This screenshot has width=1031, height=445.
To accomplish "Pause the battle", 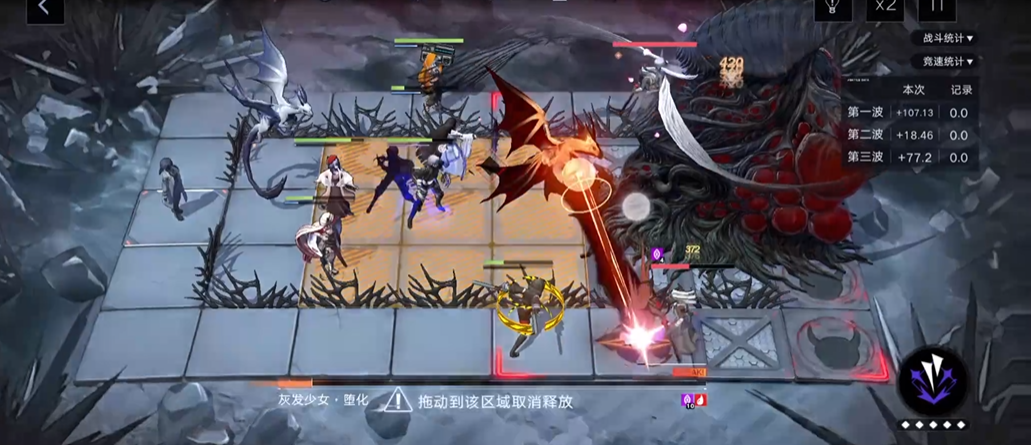I will (x=937, y=7).
